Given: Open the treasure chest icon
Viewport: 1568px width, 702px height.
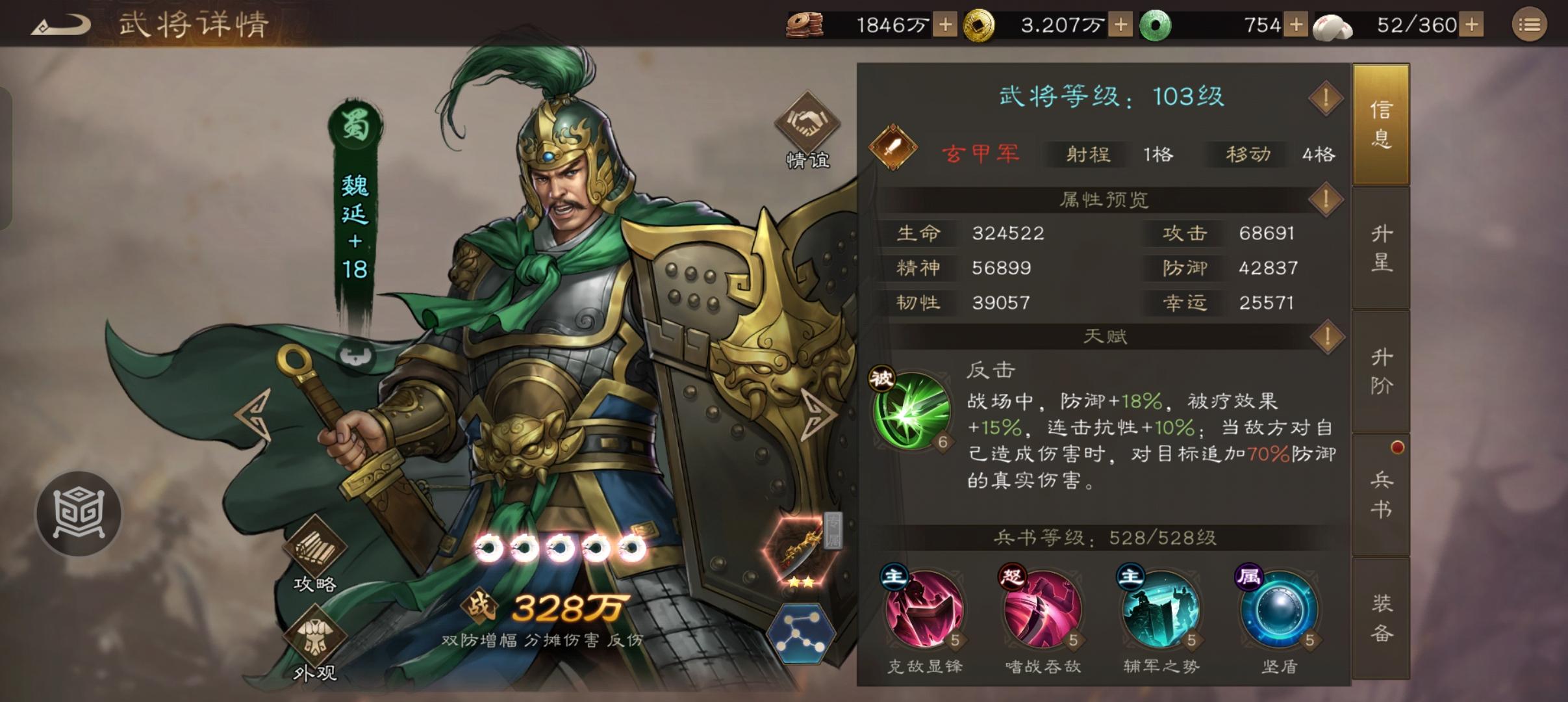Looking at the screenshot, I should point(78,513).
